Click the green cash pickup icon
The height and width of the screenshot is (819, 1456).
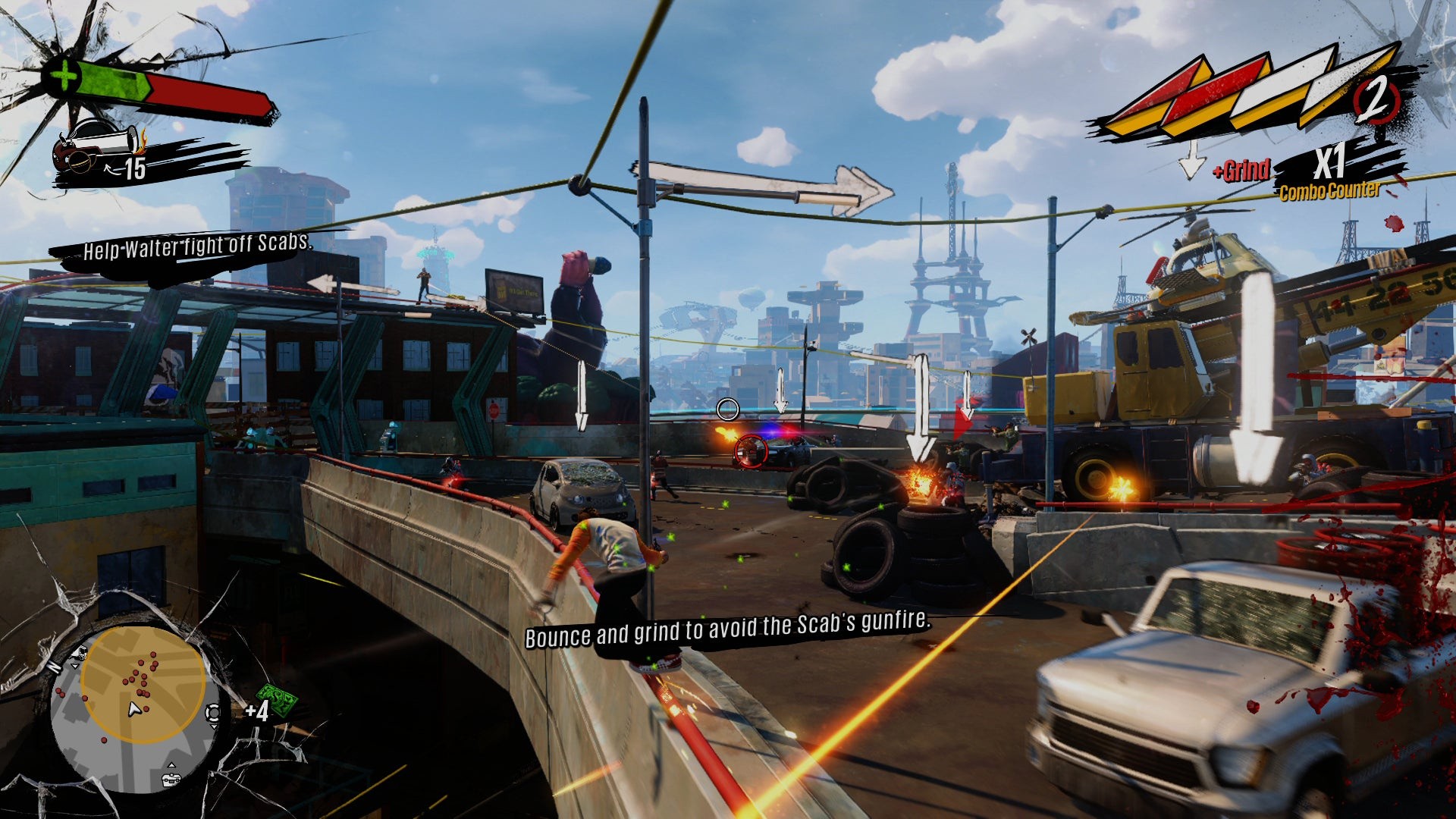pyautogui.click(x=276, y=700)
